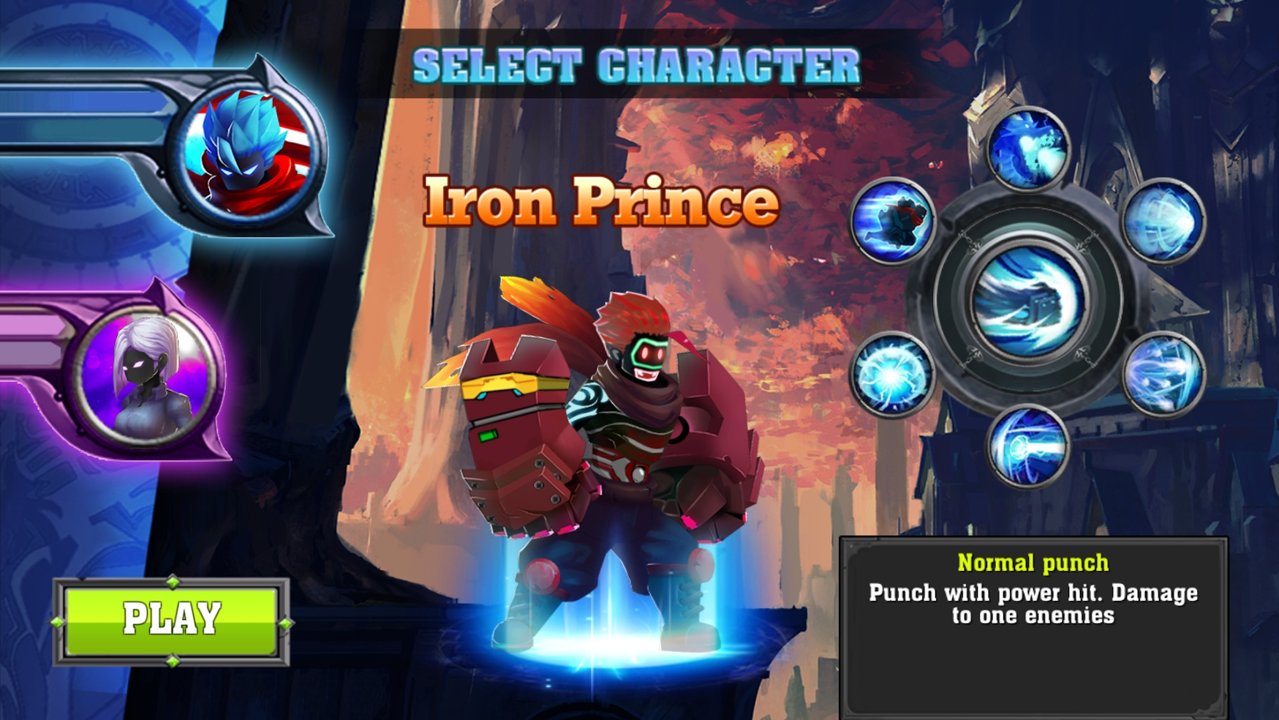Viewport: 1279px width, 720px height.
Task: Show the dashing figure skill icon
Action: pos(893,220)
